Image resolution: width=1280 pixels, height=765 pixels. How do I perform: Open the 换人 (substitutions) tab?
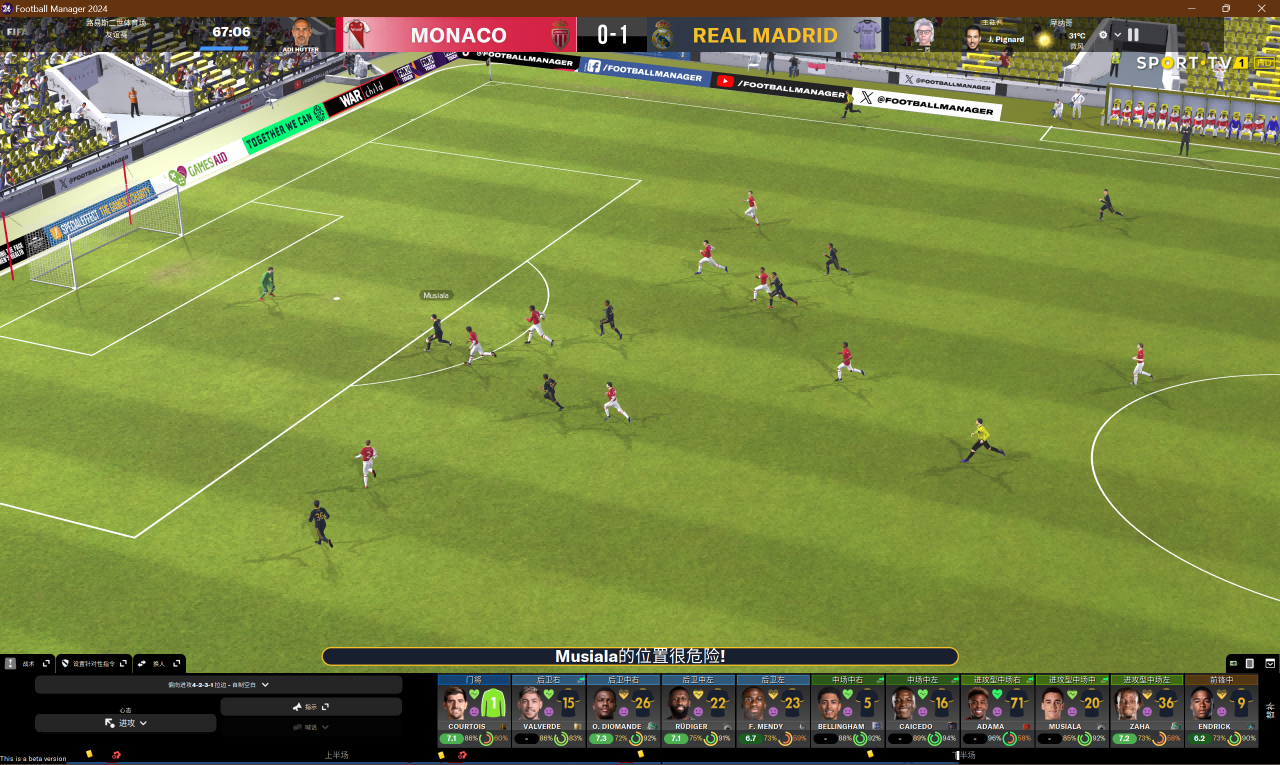[x=158, y=663]
